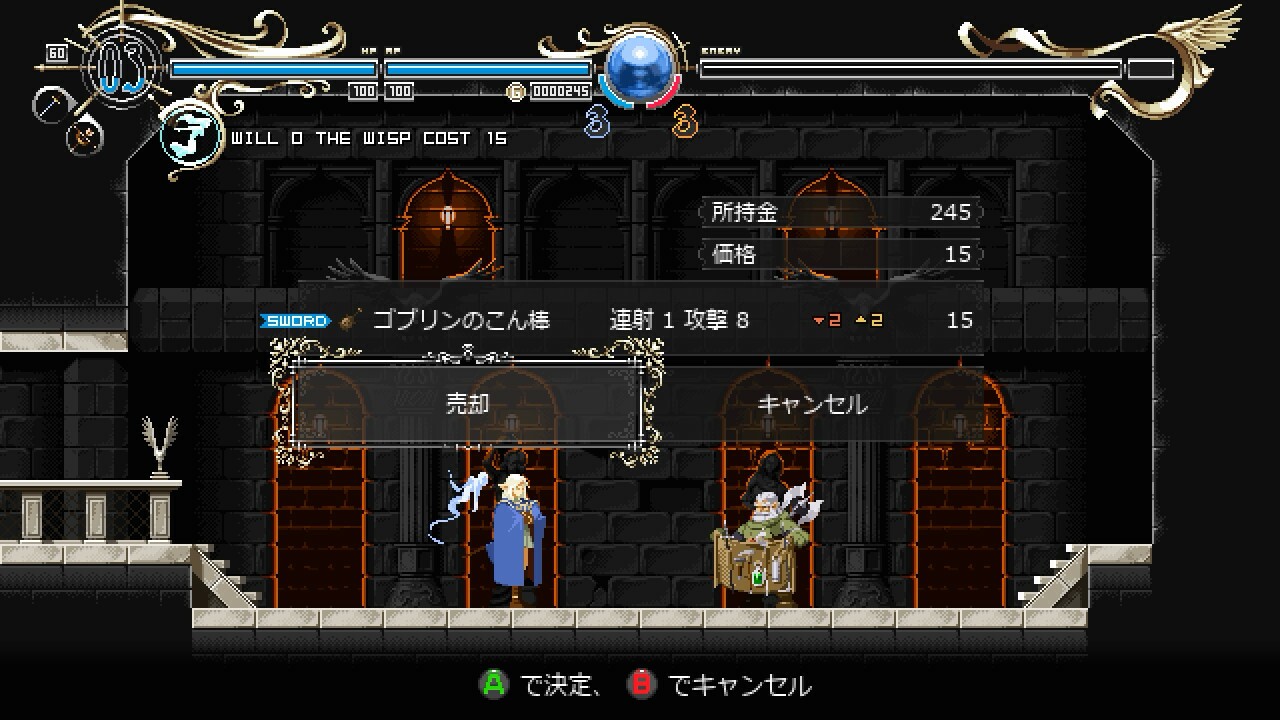Image resolution: width=1280 pixels, height=720 pixels.
Task: Choose the 売却 sell option
Action: point(465,404)
